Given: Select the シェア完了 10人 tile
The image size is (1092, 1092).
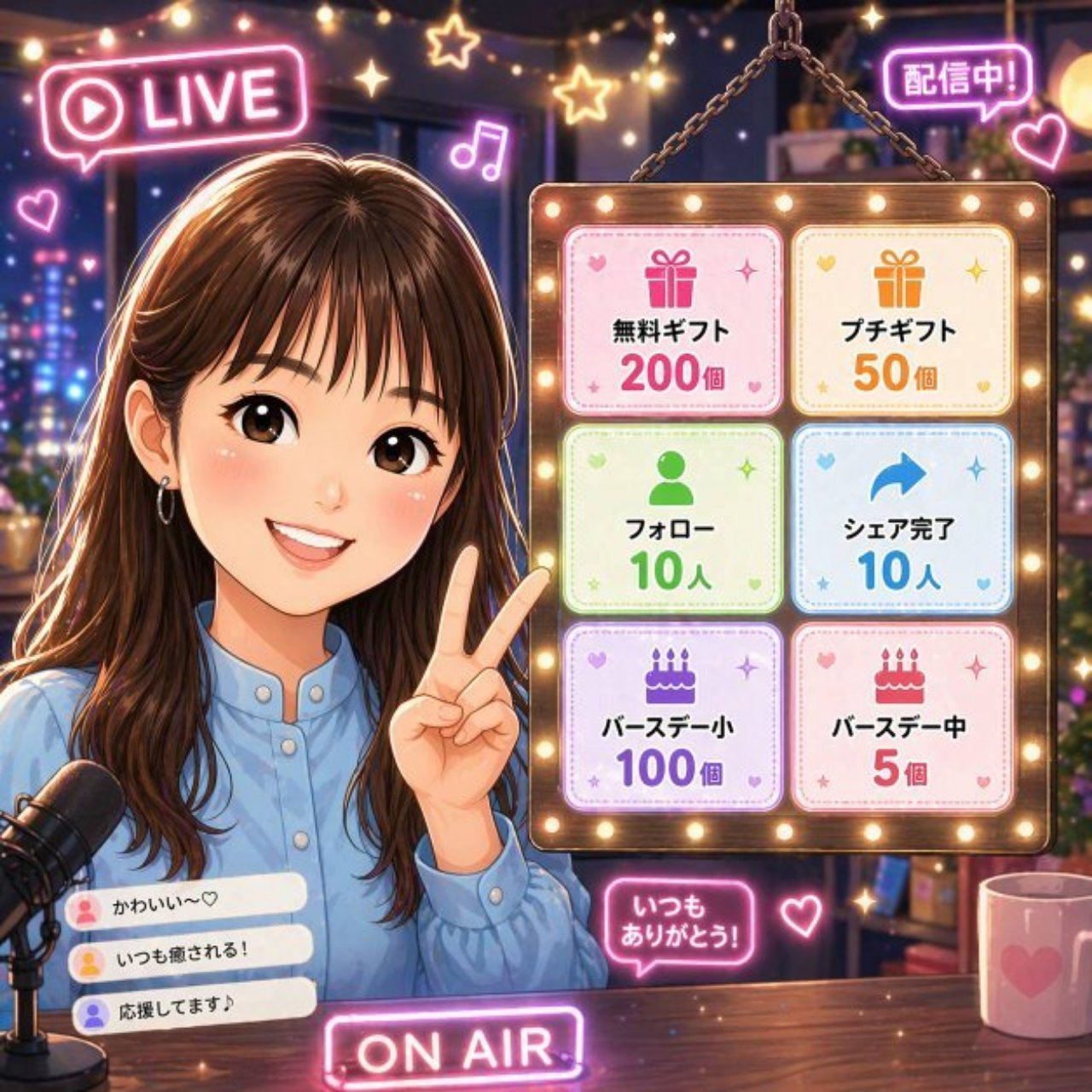Looking at the screenshot, I should click(x=901, y=519).
